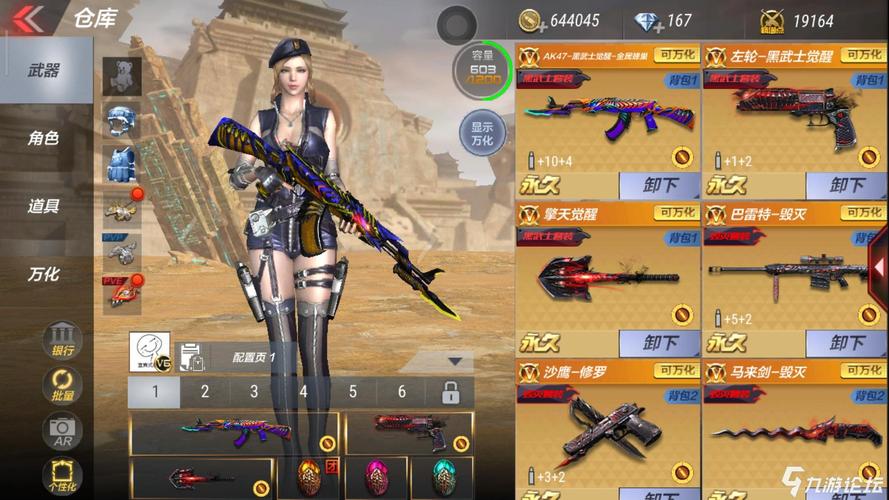Remove the 巴雷特-毁灭 sniper with 卸下
The height and width of the screenshot is (500, 889).
(846, 343)
